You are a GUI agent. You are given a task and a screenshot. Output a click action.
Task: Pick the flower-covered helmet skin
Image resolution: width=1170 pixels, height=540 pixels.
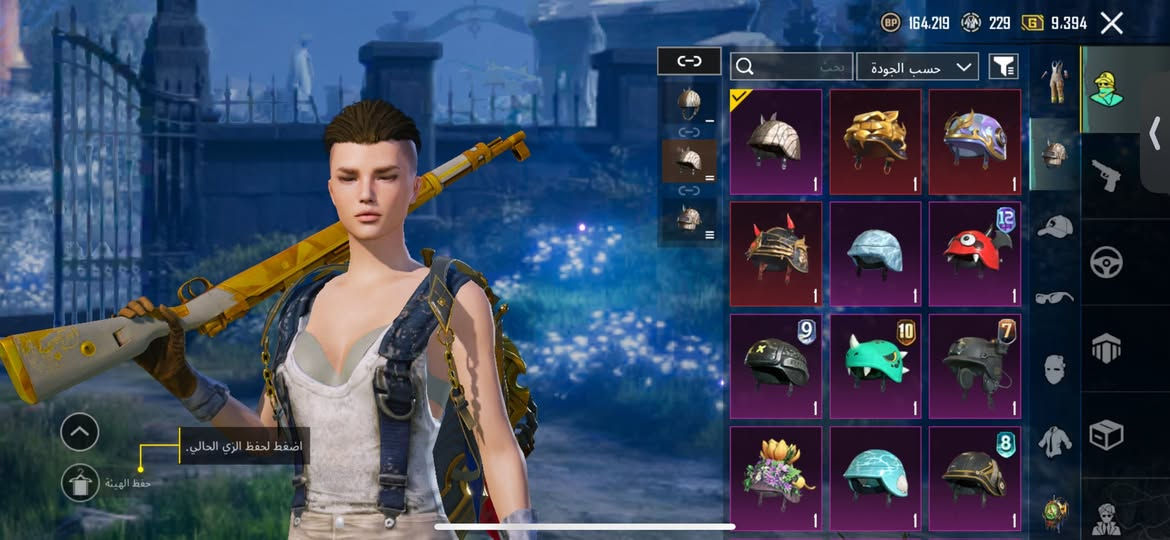point(775,475)
